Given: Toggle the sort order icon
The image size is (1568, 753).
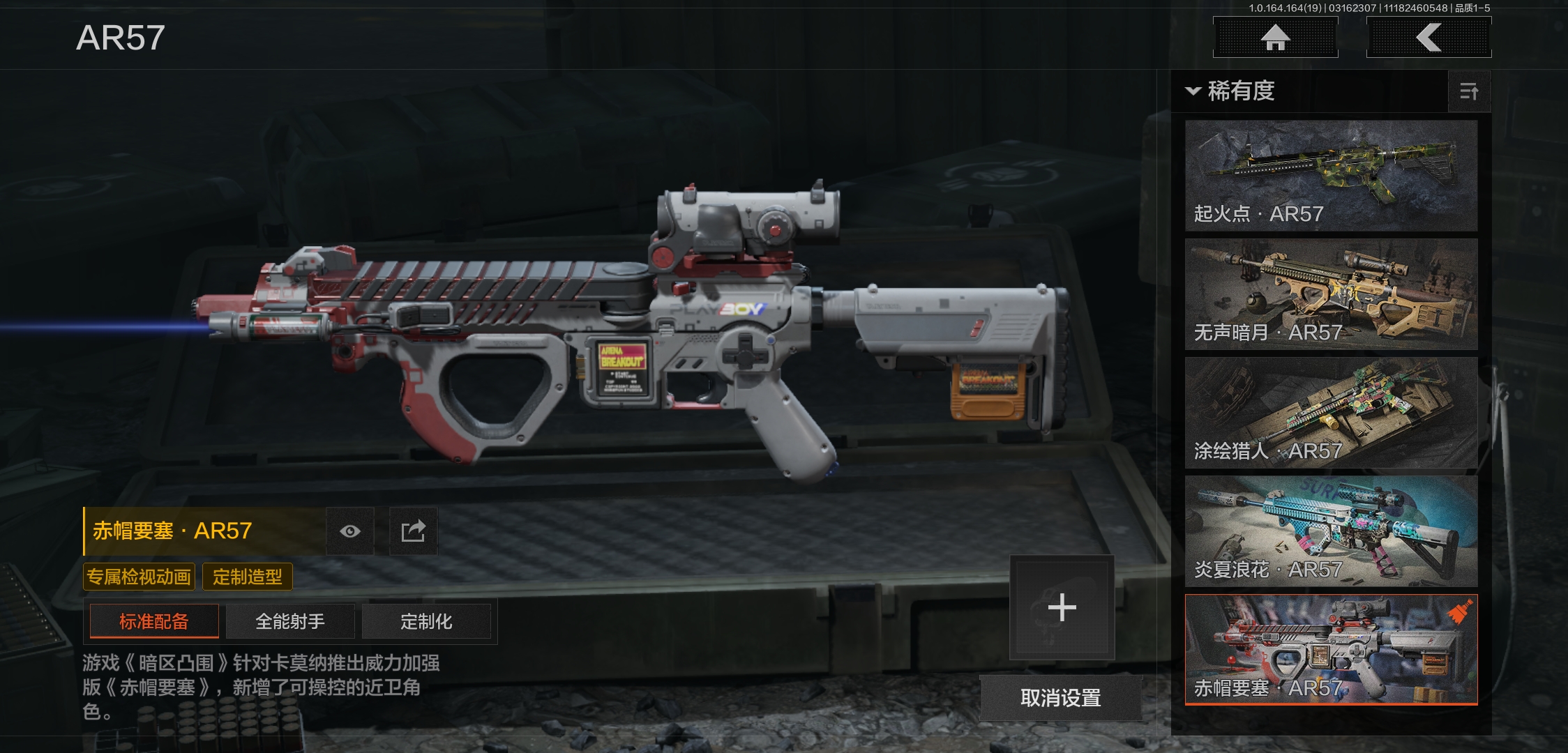Looking at the screenshot, I should [x=1468, y=91].
